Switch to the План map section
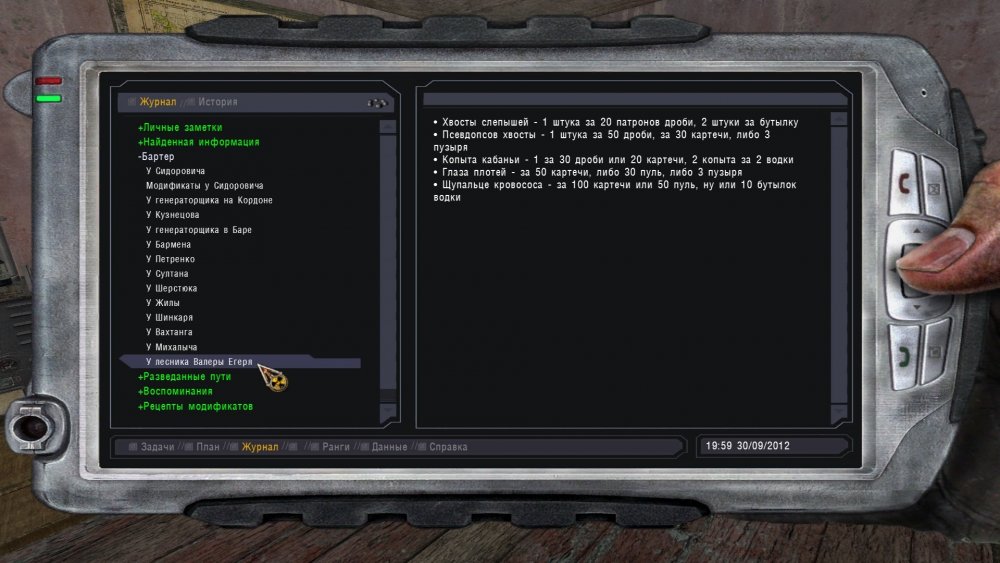Viewport: 1000px width, 563px height. point(207,447)
